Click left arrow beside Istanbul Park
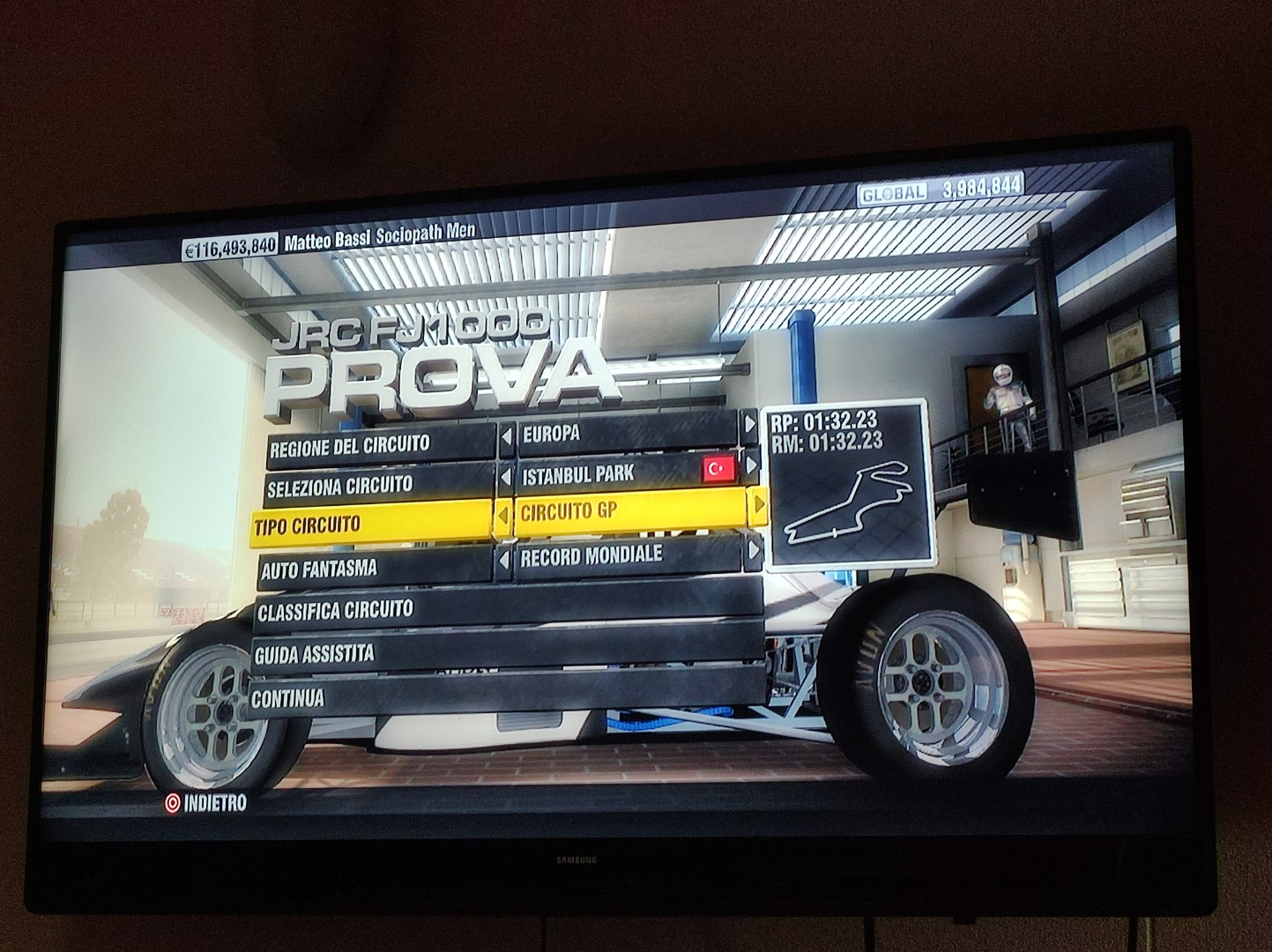Image resolution: width=1272 pixels, height=952 pixels. [506, 478]
